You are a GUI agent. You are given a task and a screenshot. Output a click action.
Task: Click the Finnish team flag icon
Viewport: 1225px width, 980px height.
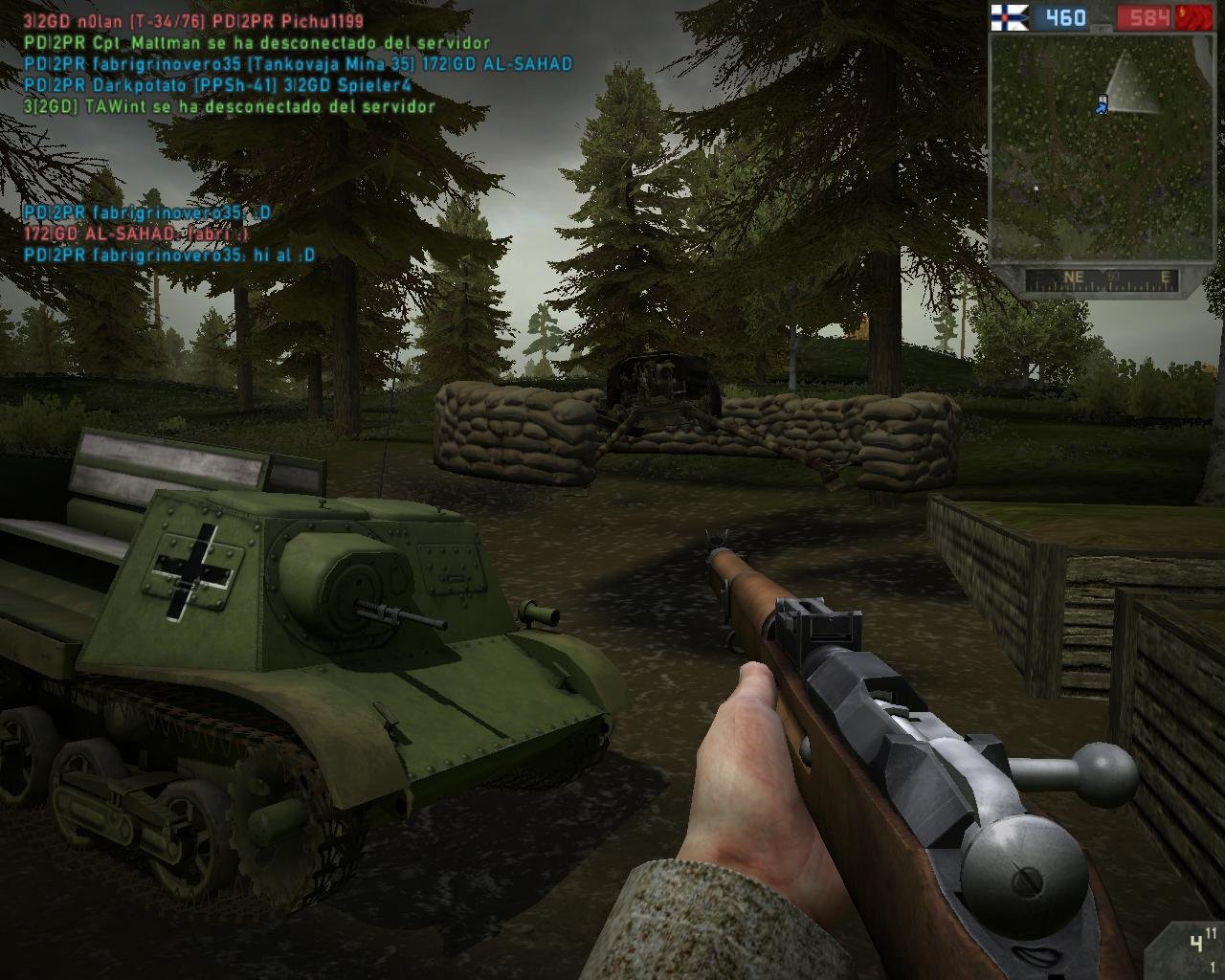(1009, 17)
